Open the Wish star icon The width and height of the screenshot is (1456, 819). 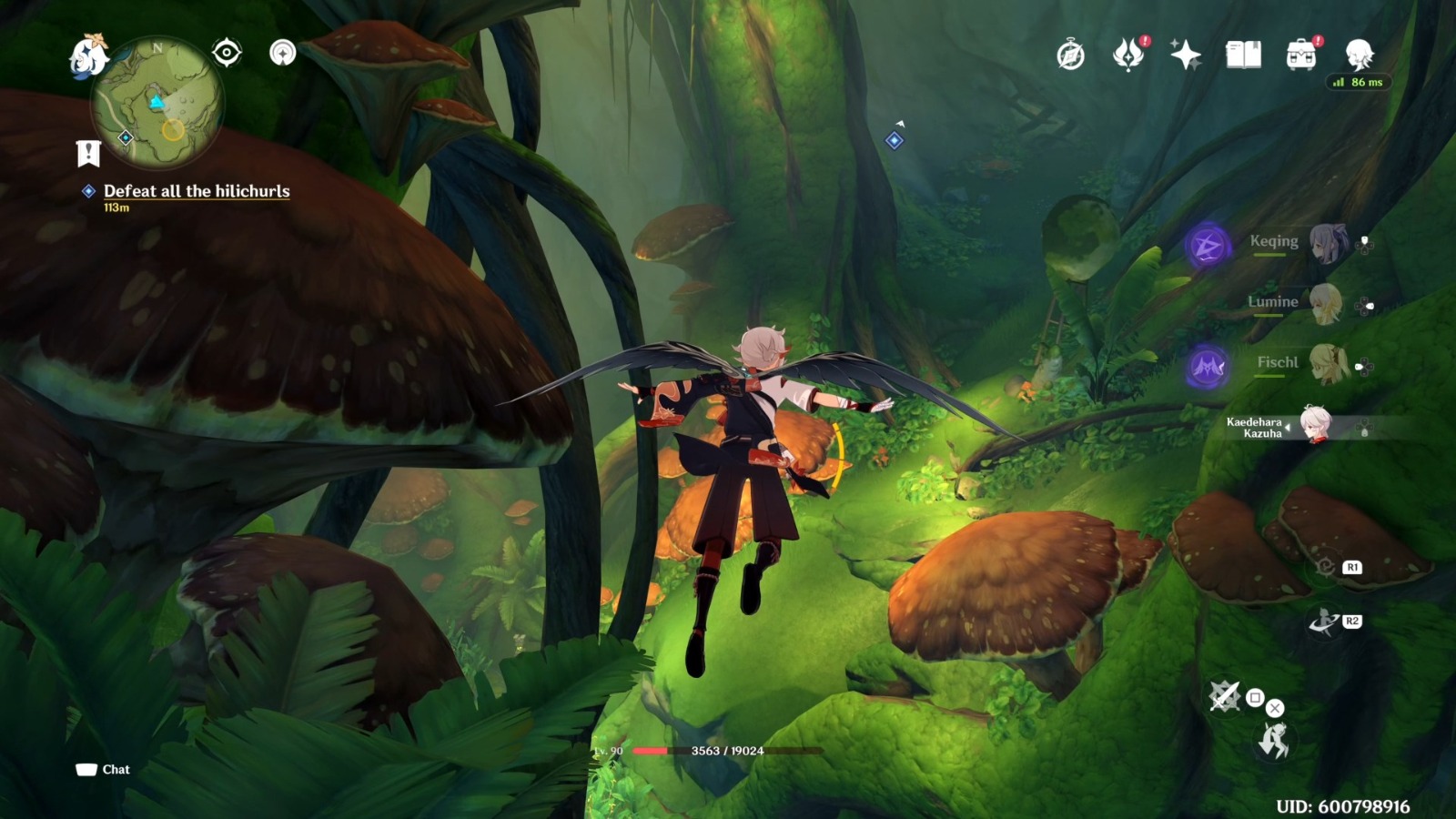coord(1186,56)
